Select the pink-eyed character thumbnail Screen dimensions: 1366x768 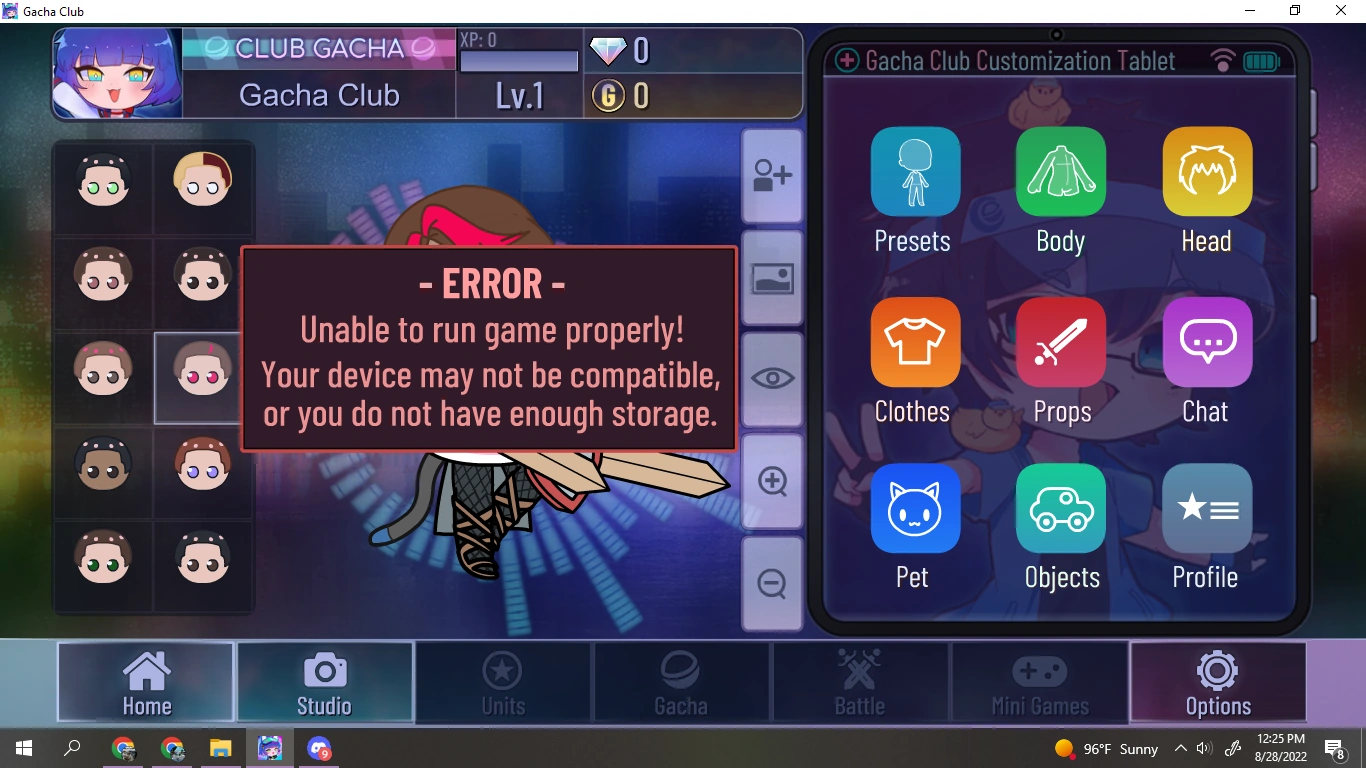(200, 378)
